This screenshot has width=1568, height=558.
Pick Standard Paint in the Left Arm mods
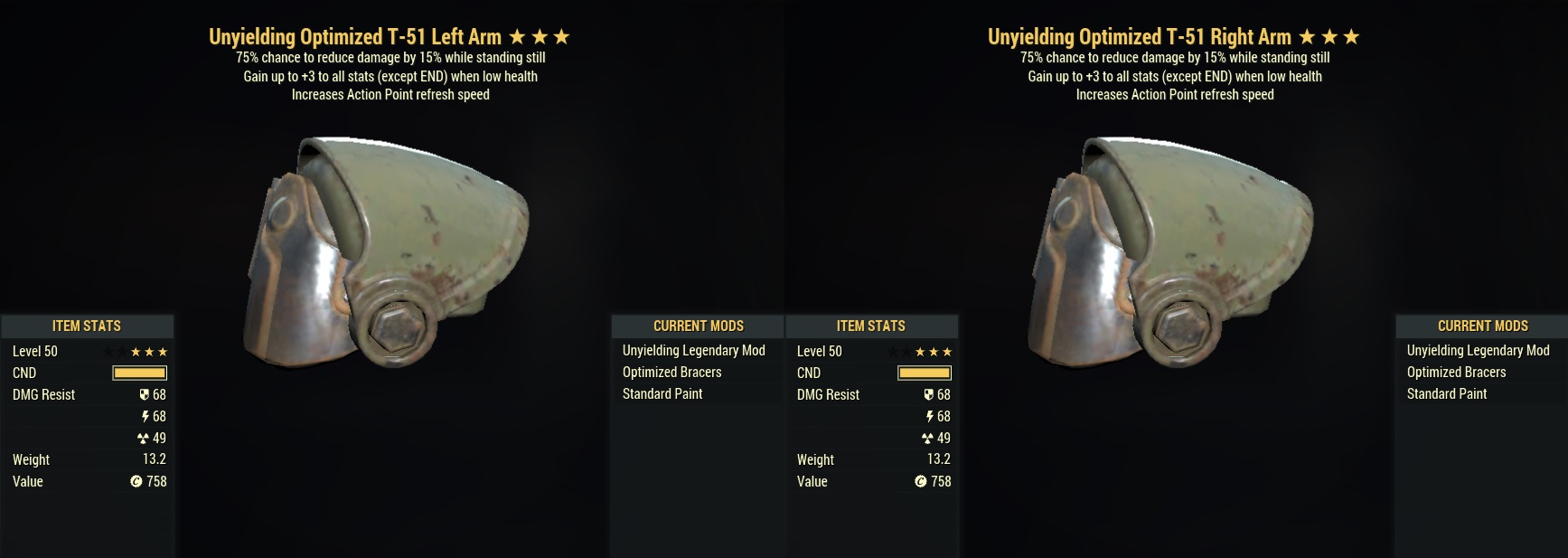(x=662, y=394)
